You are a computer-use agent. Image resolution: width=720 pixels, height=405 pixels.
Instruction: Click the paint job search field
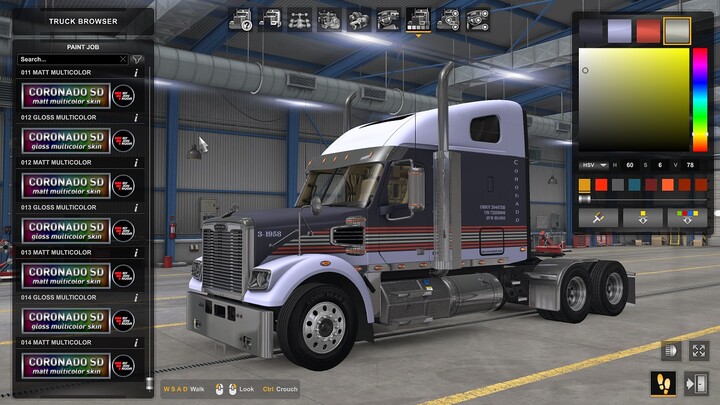tap(68, 59)
